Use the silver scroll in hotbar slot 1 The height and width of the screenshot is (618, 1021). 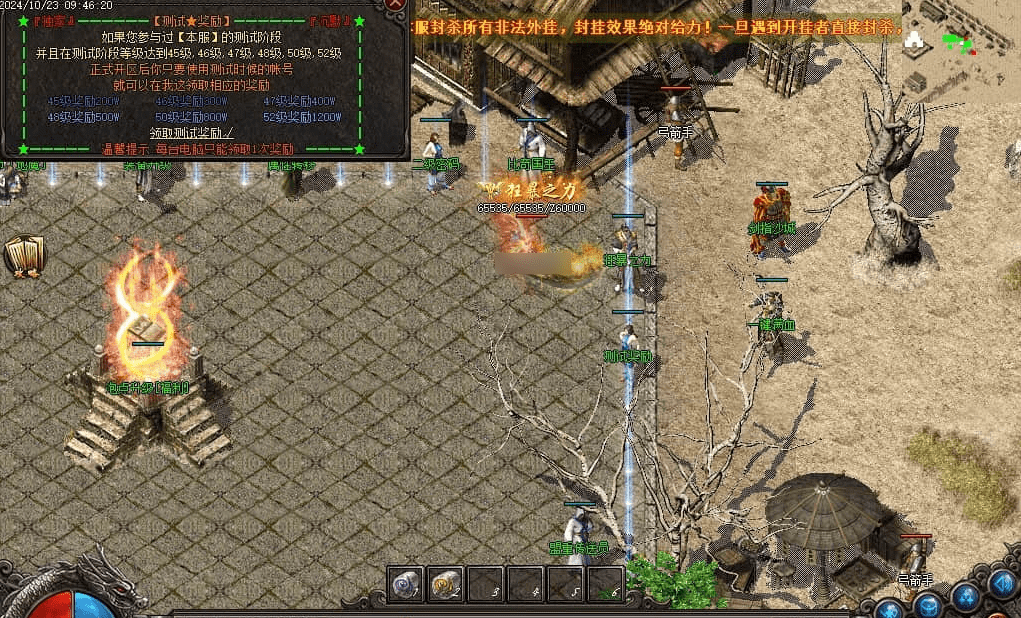point(405,584)
